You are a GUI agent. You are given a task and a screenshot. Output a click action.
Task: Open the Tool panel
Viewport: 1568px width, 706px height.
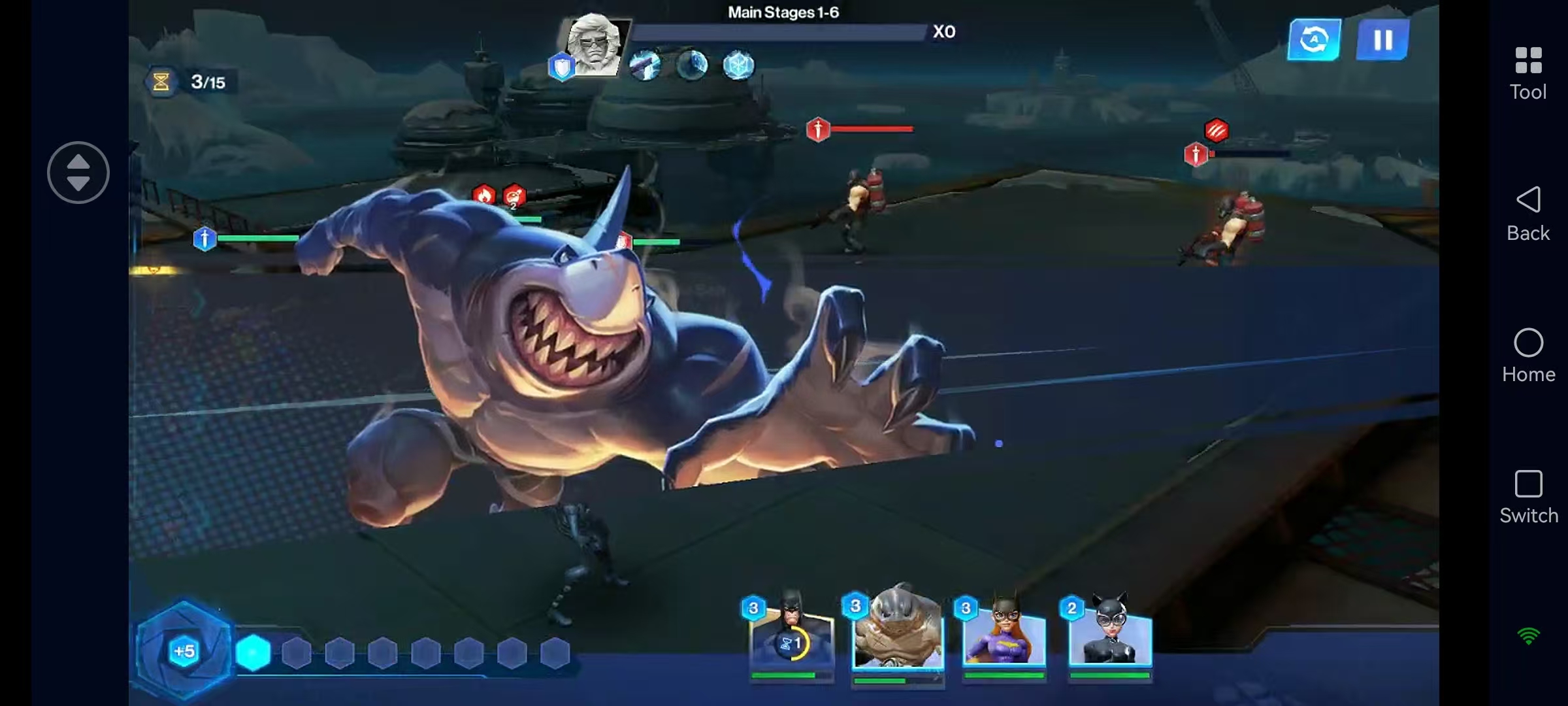pos(1528,73)
